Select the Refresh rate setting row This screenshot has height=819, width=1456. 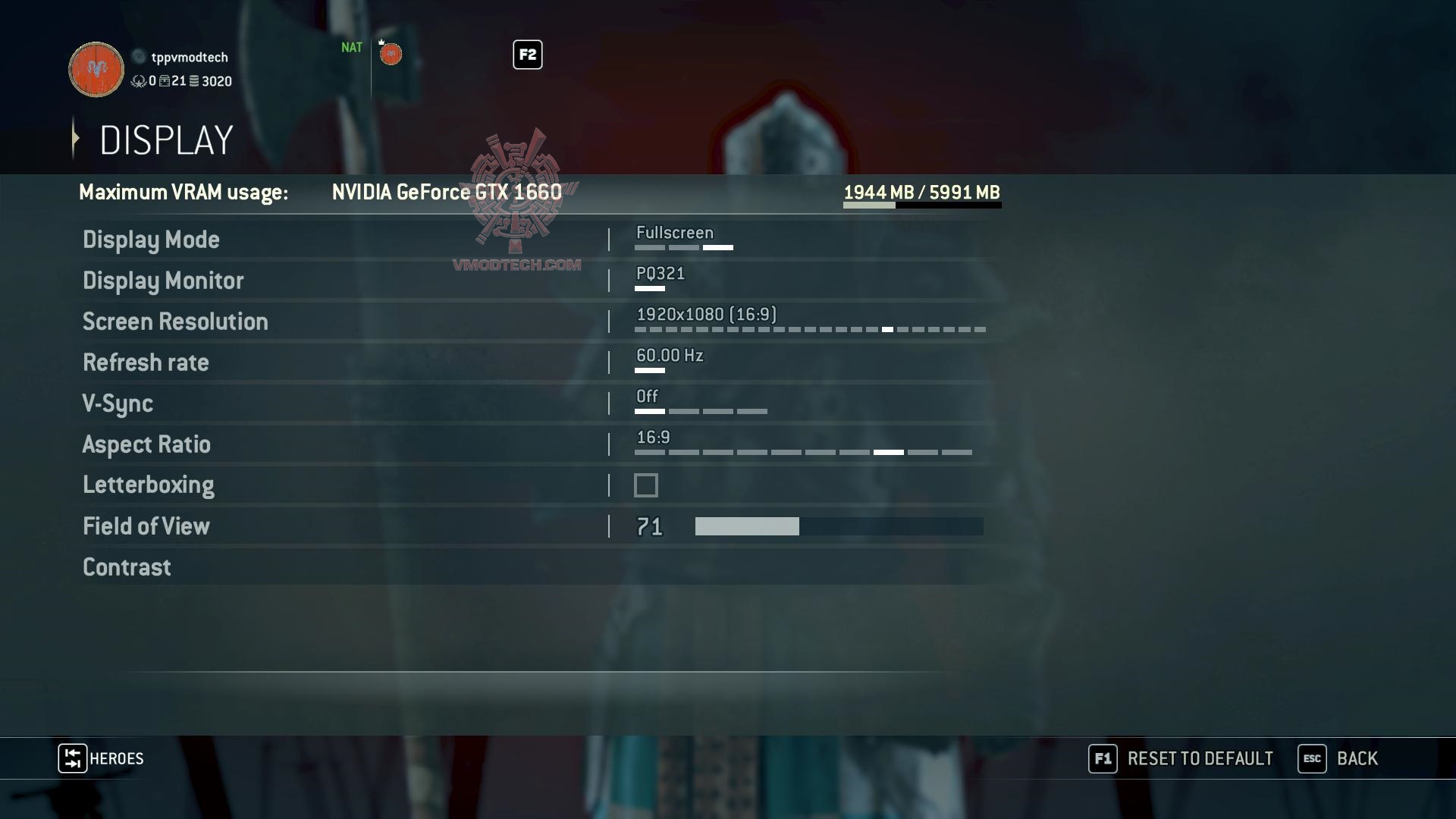click(146, 362)
